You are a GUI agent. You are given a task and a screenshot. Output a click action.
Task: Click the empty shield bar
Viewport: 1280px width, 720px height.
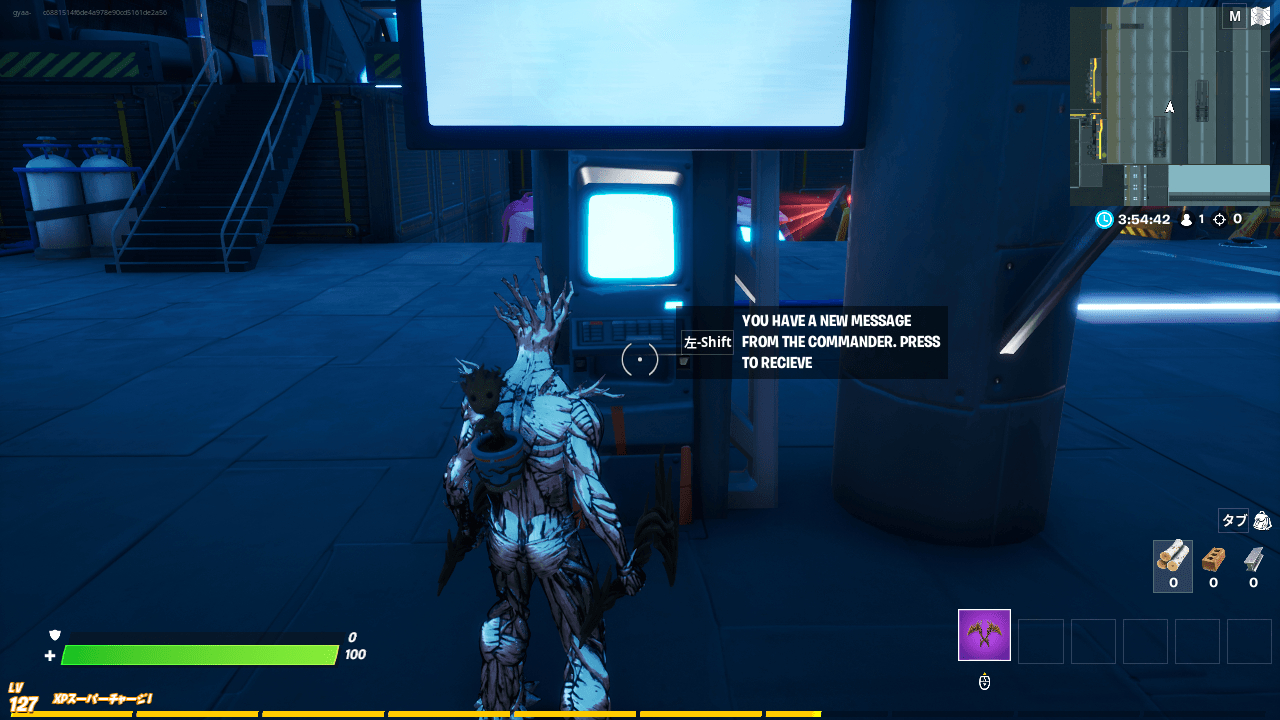(200, 635)
